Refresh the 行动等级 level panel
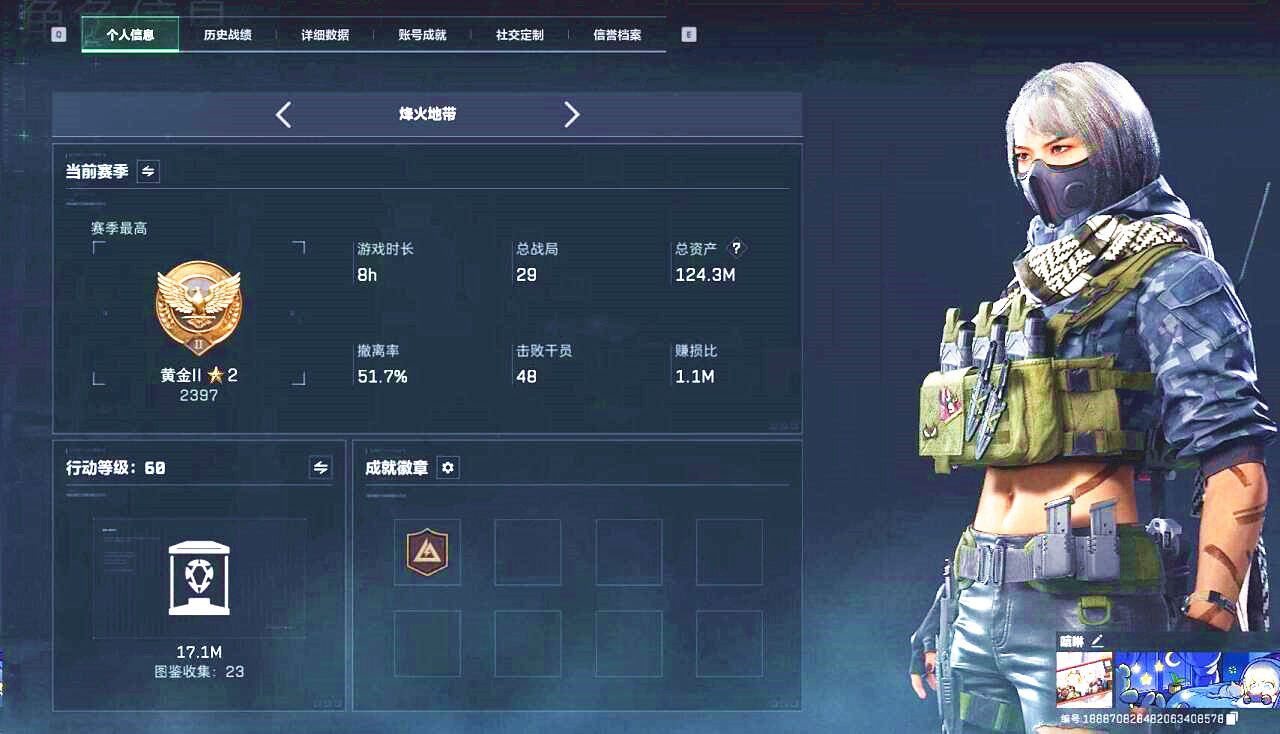Image resolution: width=1280 pixels, height=734 pixels. coord(320,467)
